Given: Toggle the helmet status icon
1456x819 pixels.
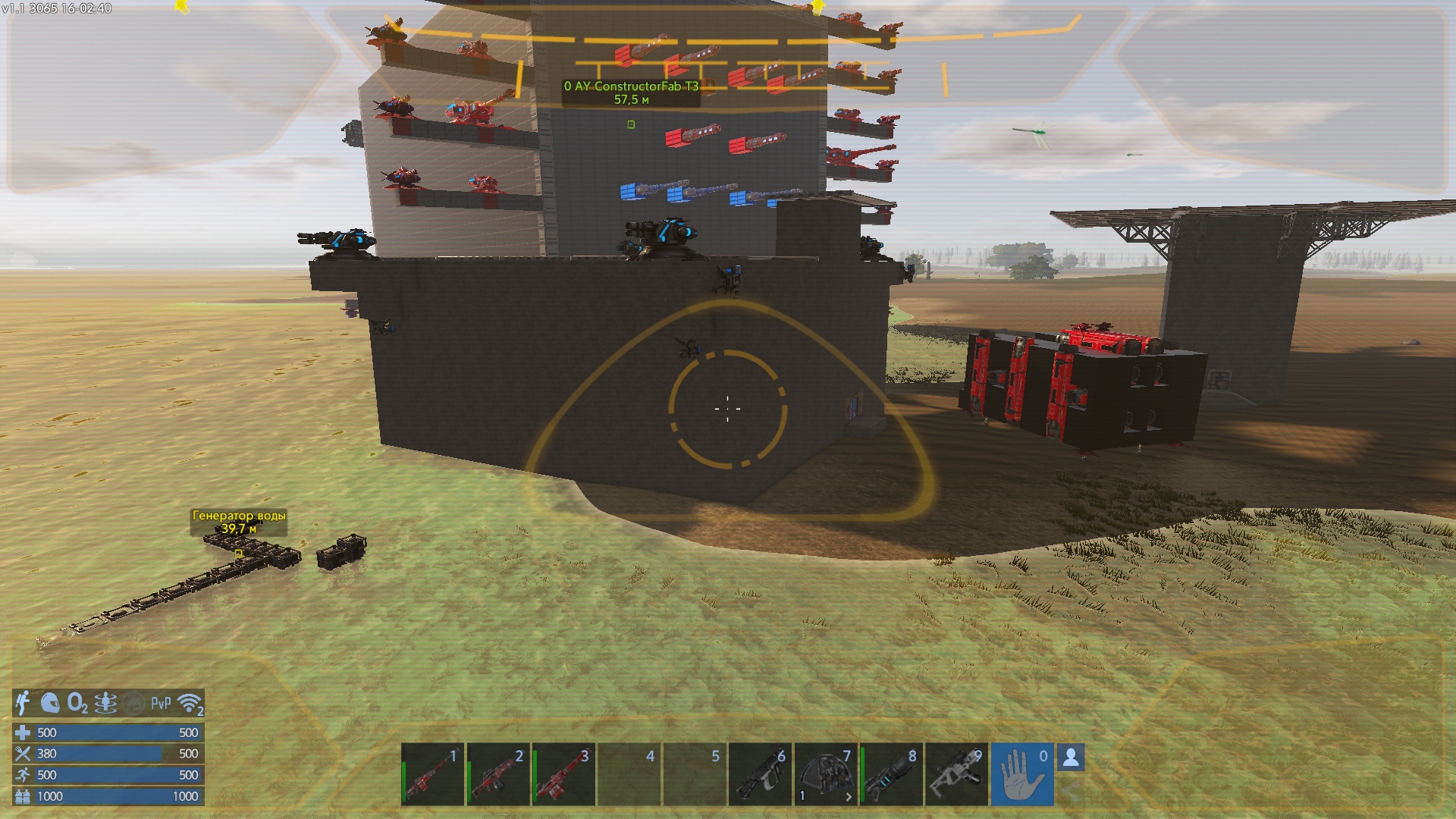Looking at the screenshot, I should click(50, 704).
